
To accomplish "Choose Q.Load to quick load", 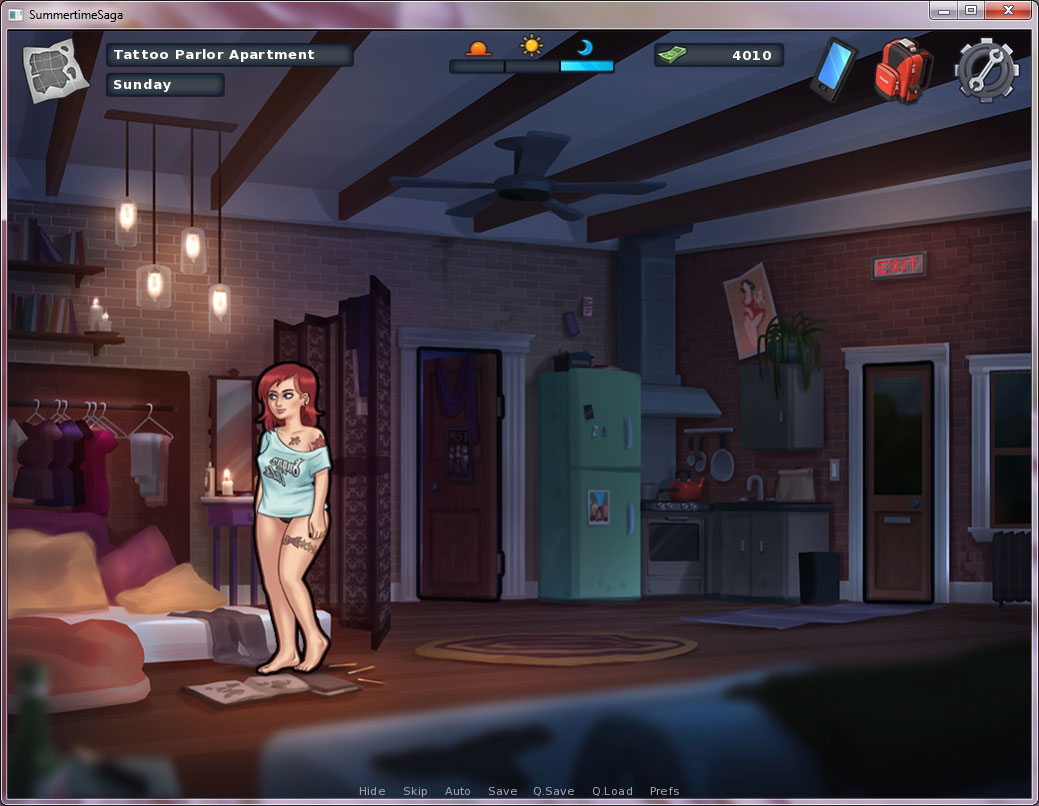I will pos(612,791).
